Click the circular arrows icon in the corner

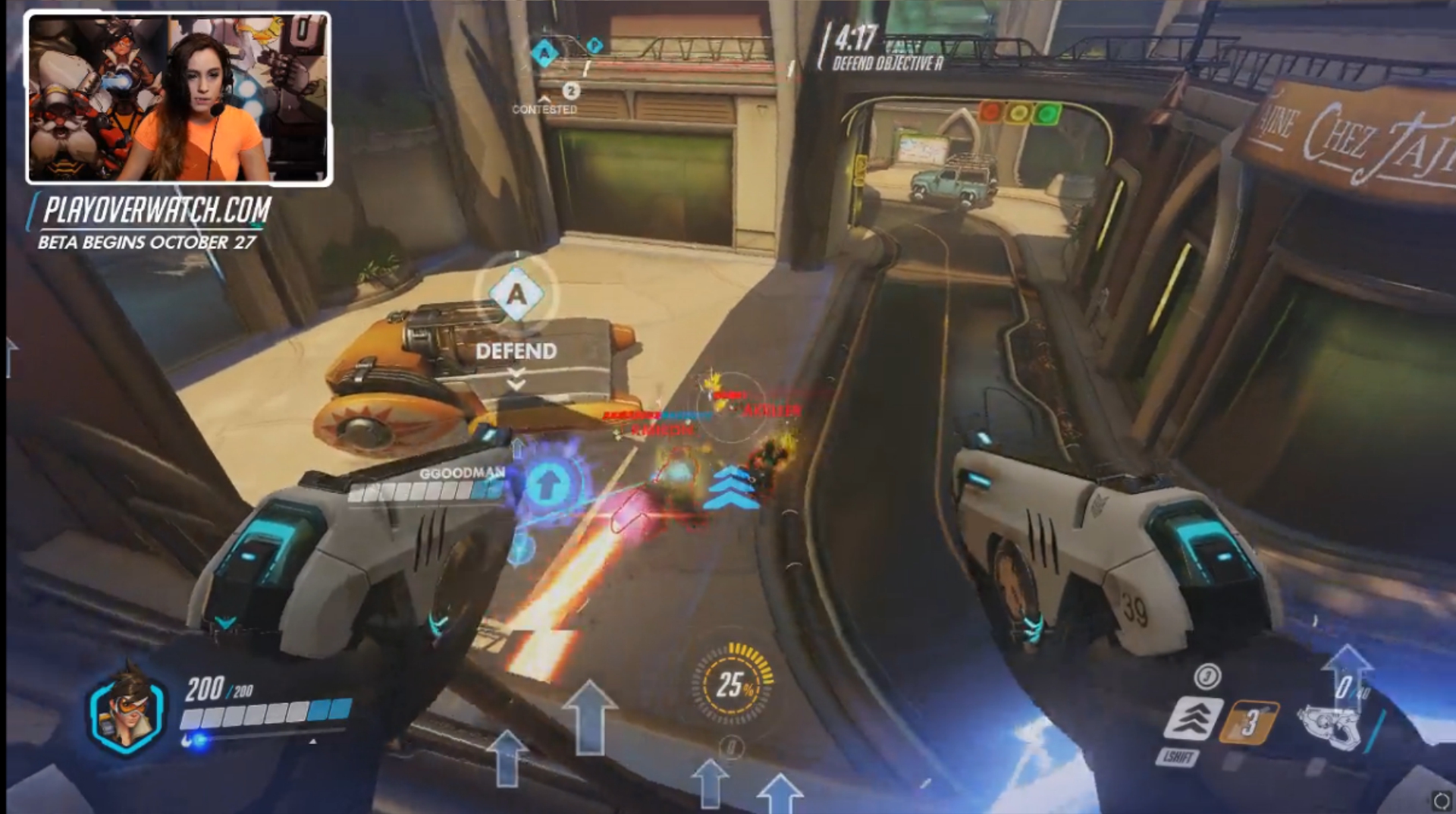click(1441, 800)
